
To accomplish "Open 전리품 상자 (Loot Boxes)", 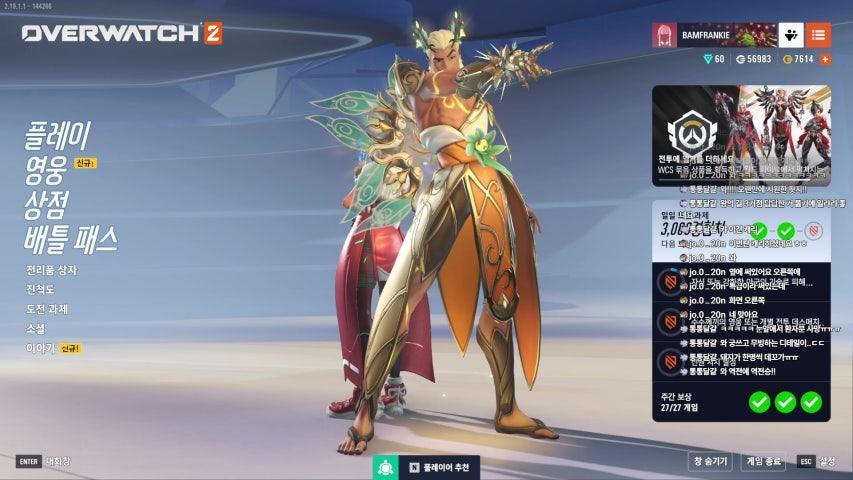I will (51, 270).
